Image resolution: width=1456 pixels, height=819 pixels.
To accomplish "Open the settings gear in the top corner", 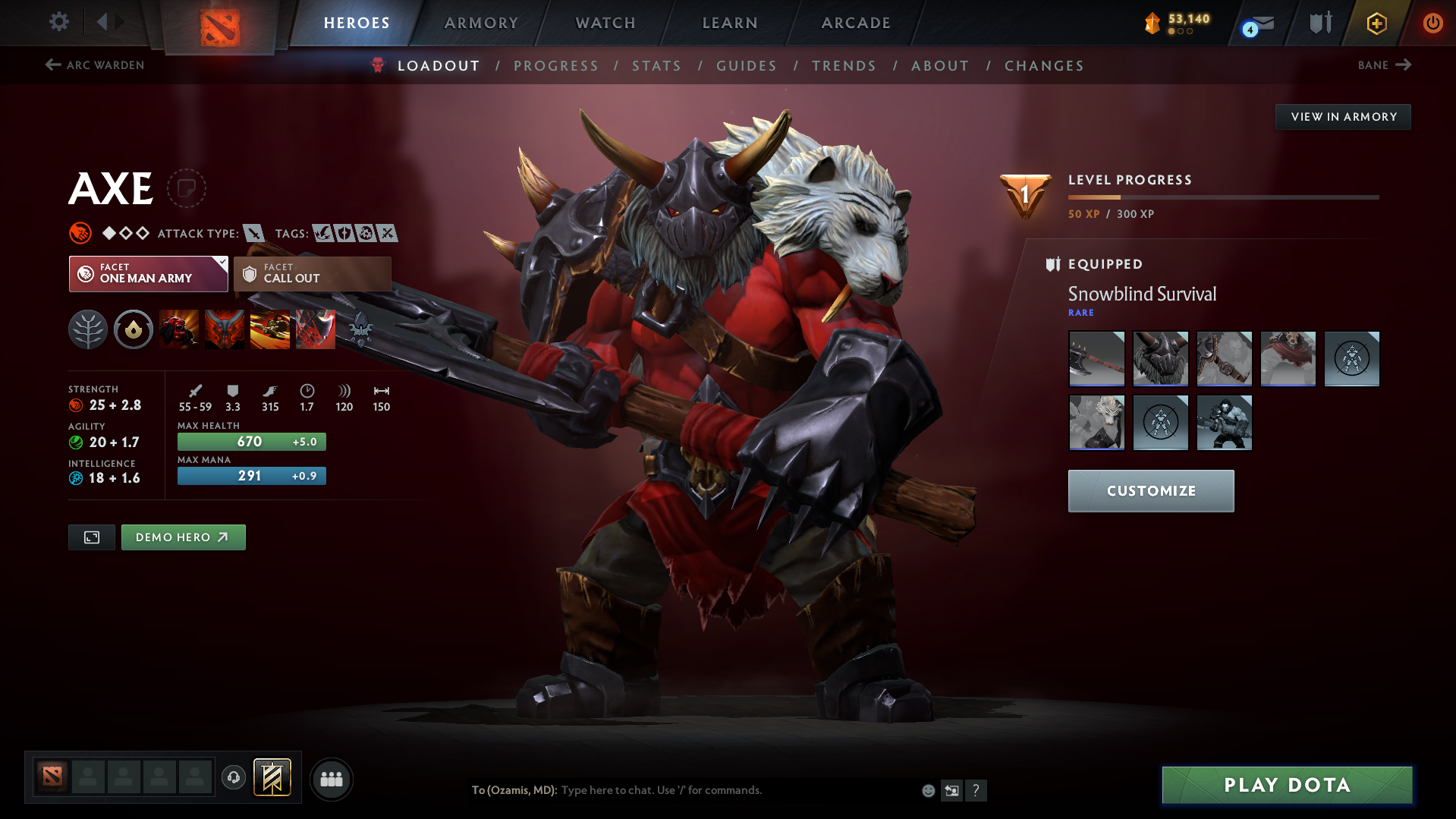I will (x=58, y=22).
